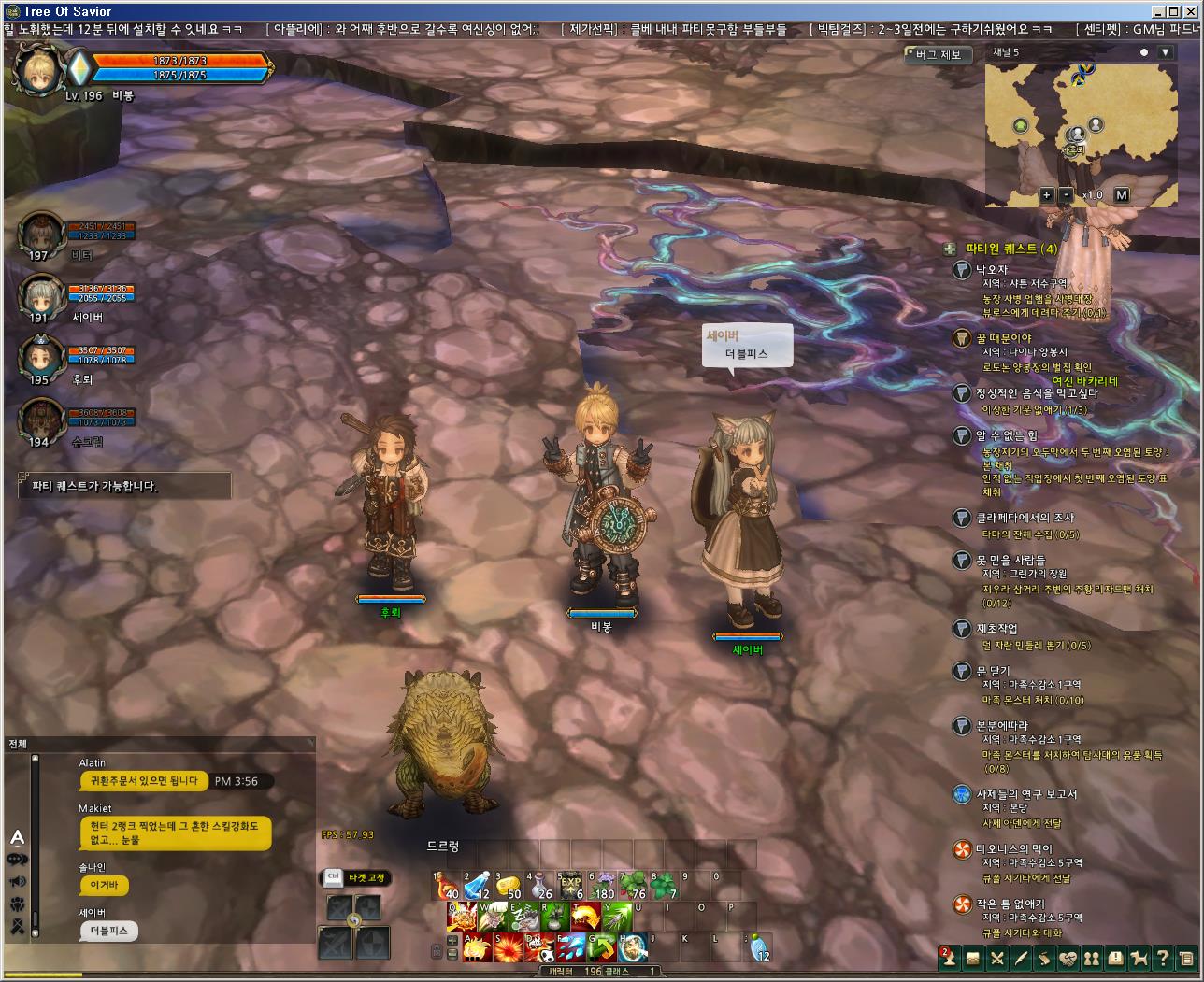Select party member 슈크림's portrait
1204x982 pixels.
point(41,420)
